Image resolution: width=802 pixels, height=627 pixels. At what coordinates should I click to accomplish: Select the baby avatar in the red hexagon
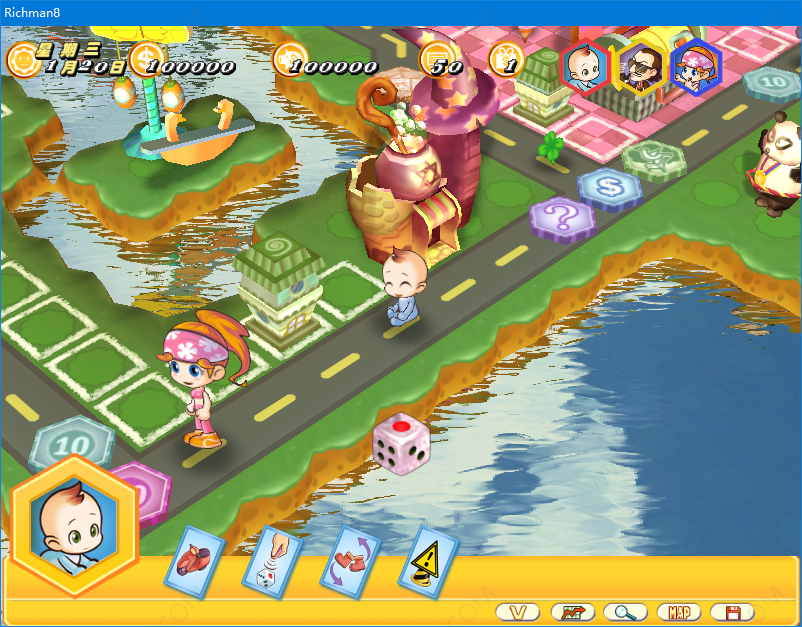click(584, 66)
